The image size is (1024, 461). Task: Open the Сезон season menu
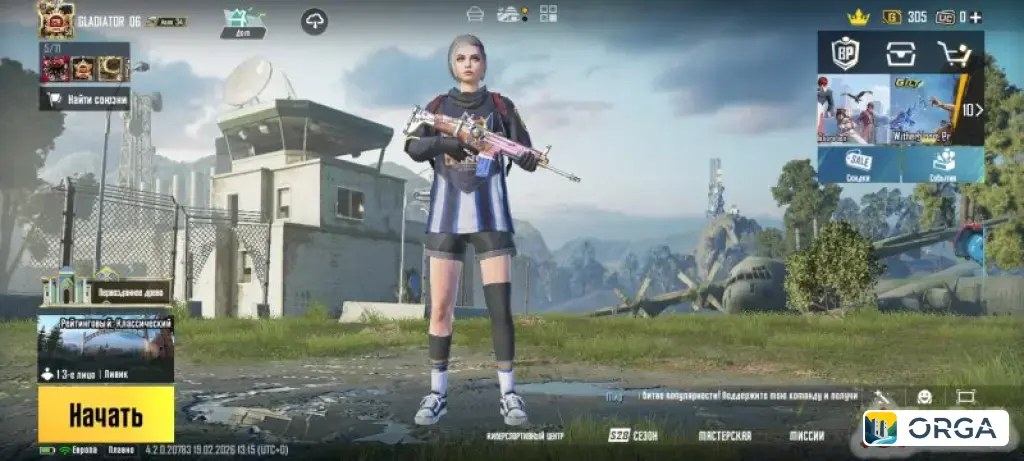point(633,436)
